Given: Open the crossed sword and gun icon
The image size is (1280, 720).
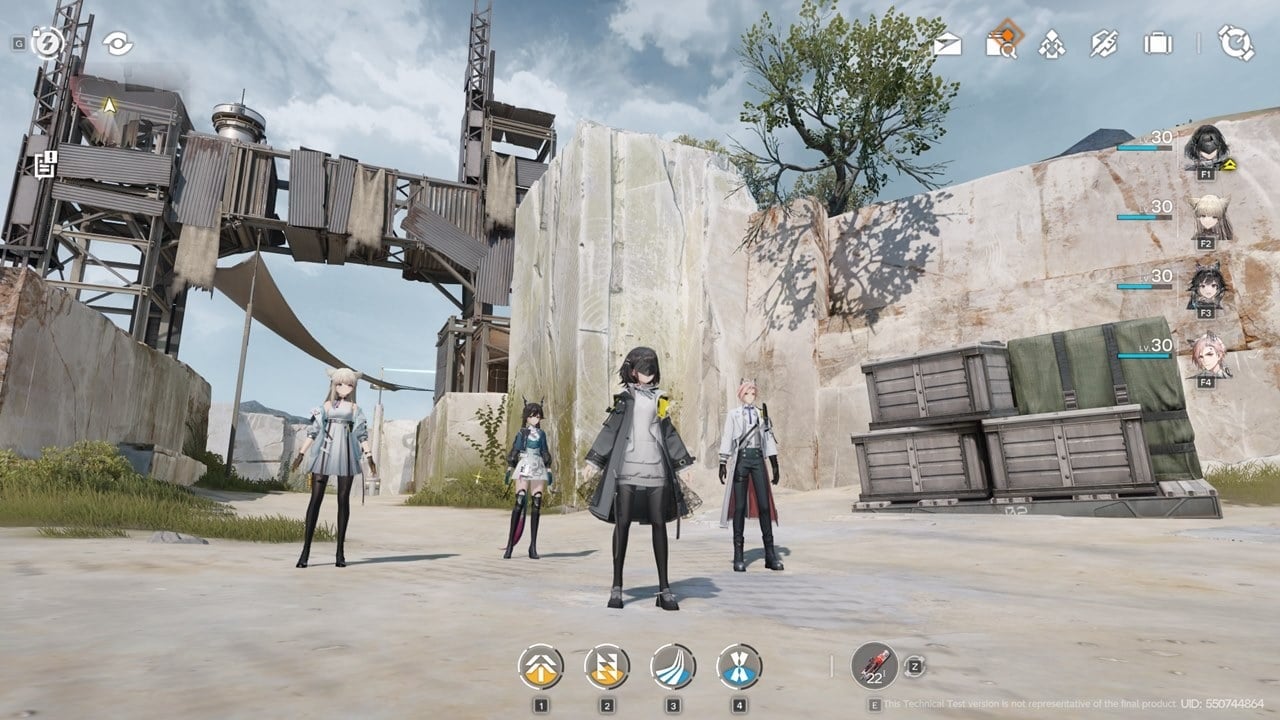Looking at the screenshot, I should [1103, 43].
